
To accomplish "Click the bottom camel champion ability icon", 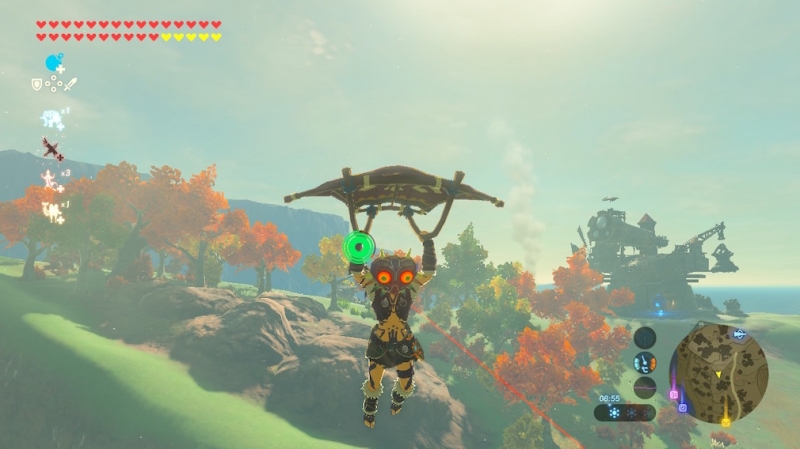I will (x=51, y=210).
